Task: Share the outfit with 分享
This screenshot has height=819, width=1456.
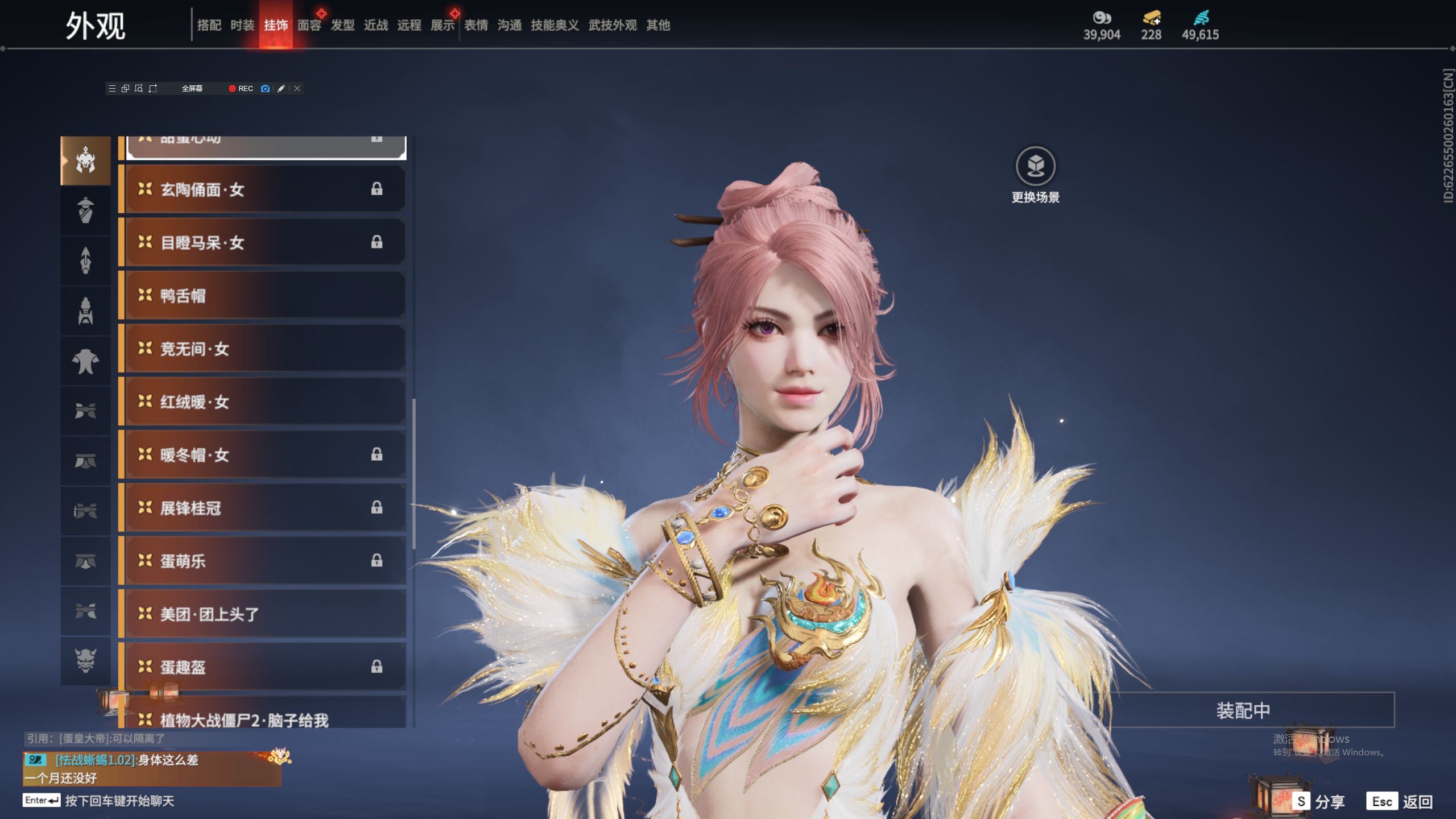Action: [x=1318, y=801]
